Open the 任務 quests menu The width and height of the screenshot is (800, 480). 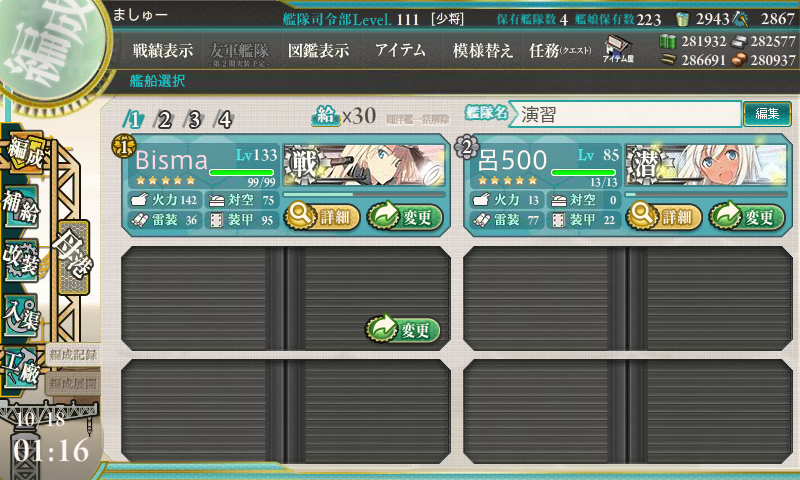(x=560, y=50)
